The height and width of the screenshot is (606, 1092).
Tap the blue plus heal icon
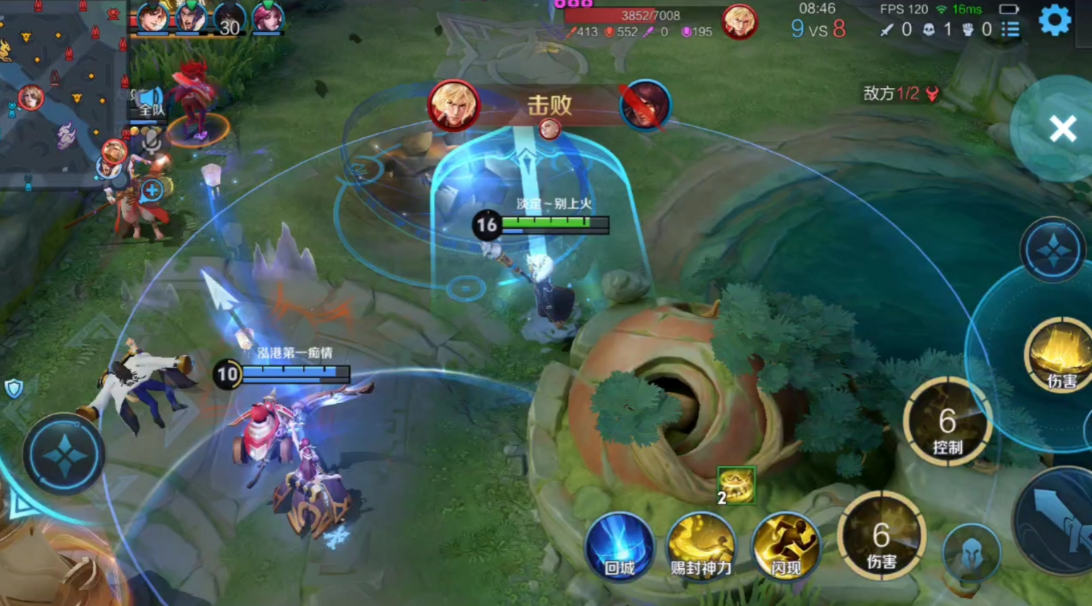[x=152, y=189]
